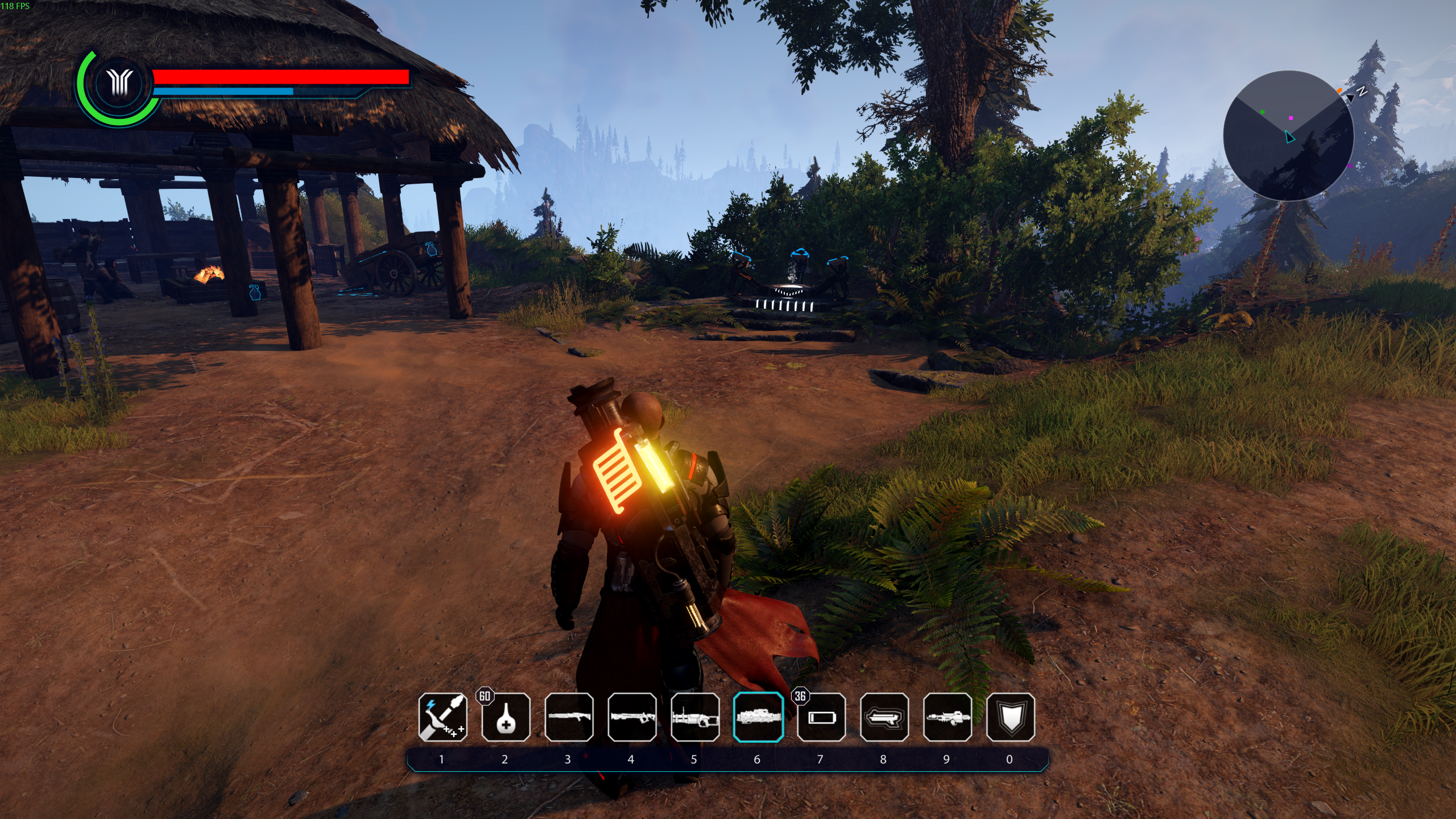This screenshot has height=819, width=1456.
Task: Use the battery item in slot 7
Action: [x=821, y=717]
